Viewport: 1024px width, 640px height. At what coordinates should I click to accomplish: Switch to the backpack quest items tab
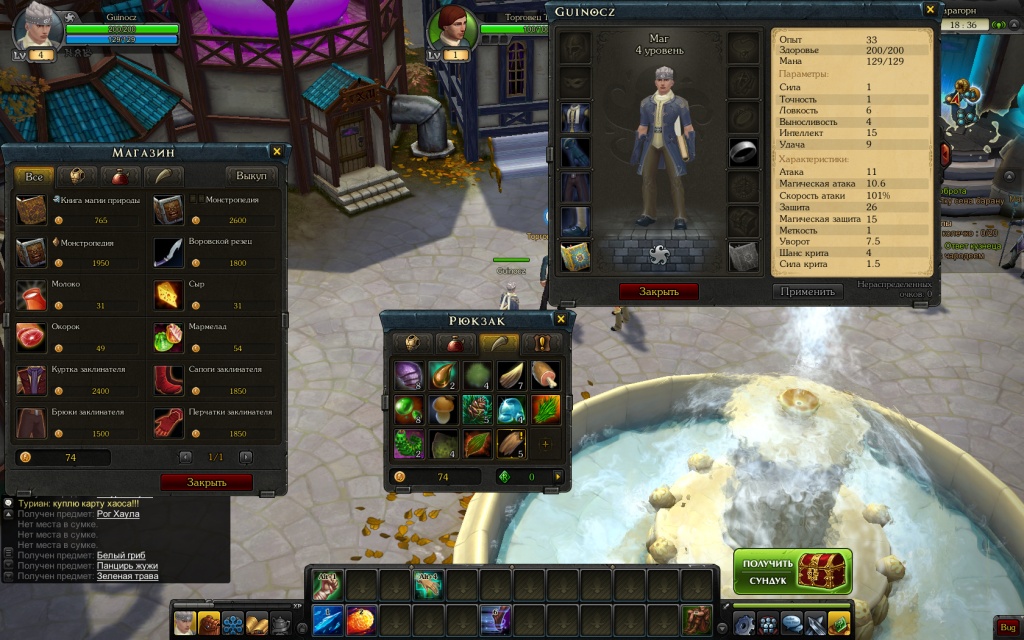543,343
